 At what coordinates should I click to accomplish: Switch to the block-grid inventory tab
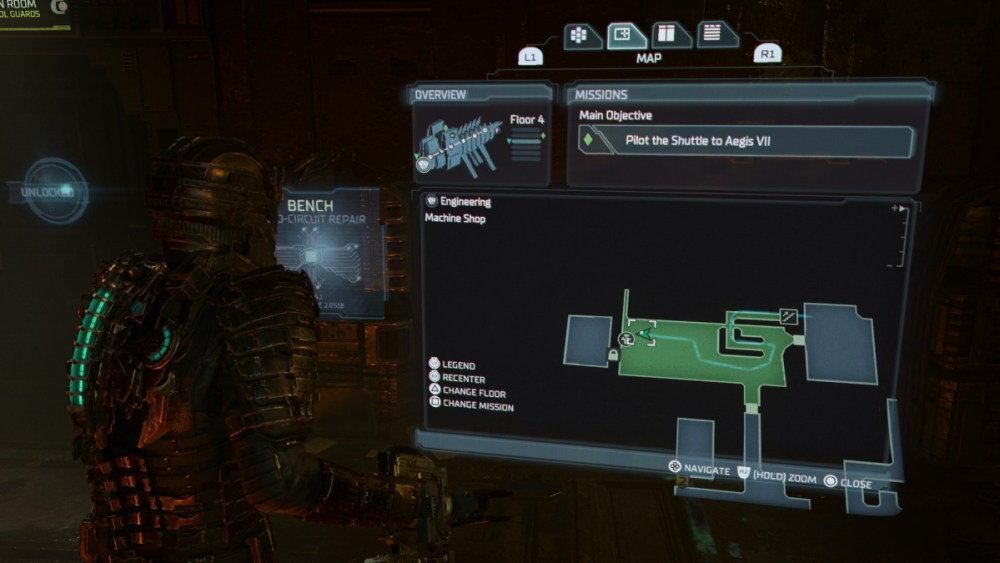pos(578,35)
